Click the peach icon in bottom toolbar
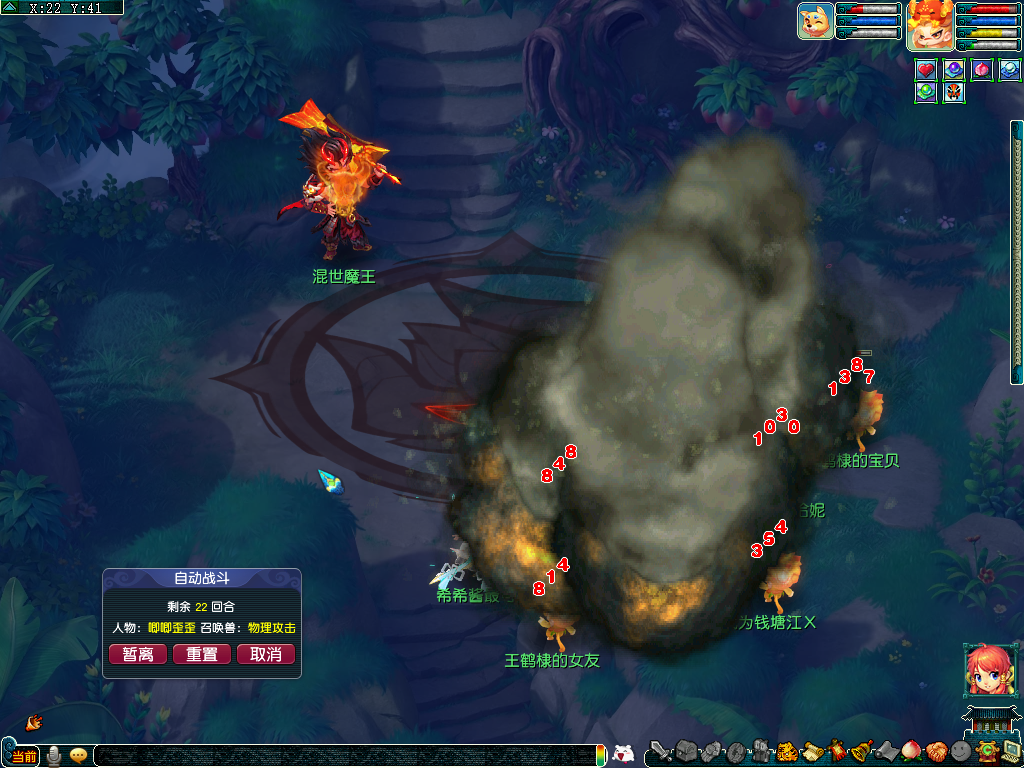The width and height of the screenshot is (1024, 768). 912,751
